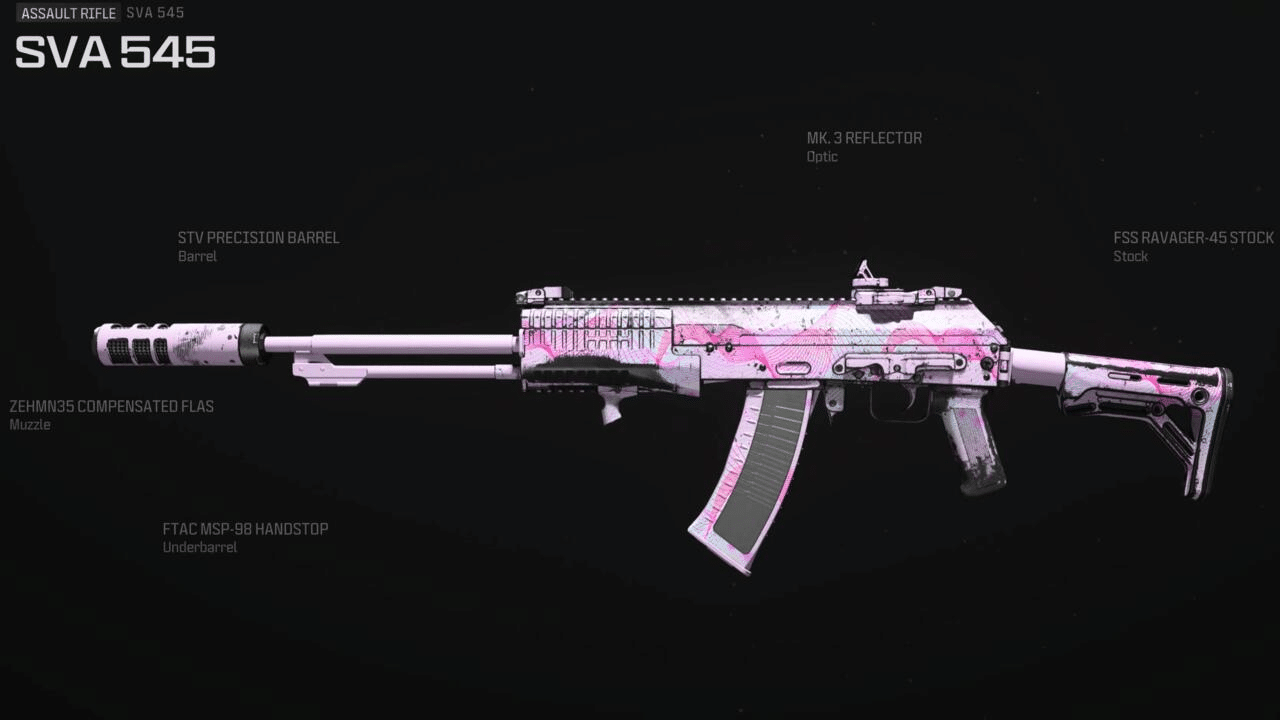Screen dimensions: 1280x720
Task: Click the Barrel label under STV PRECISION BARREL
Action: (x=197, y=256)
